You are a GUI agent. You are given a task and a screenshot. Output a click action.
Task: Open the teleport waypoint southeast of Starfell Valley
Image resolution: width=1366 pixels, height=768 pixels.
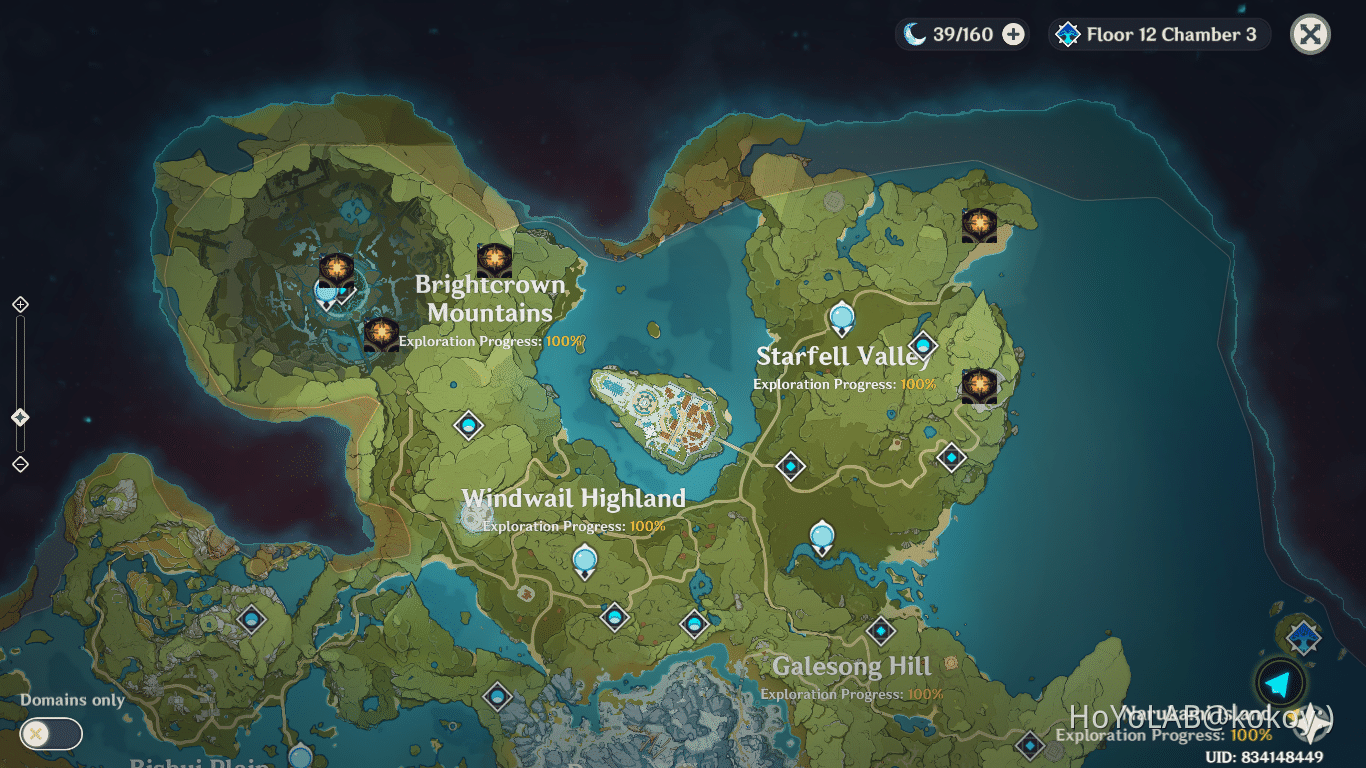[789, 466]
